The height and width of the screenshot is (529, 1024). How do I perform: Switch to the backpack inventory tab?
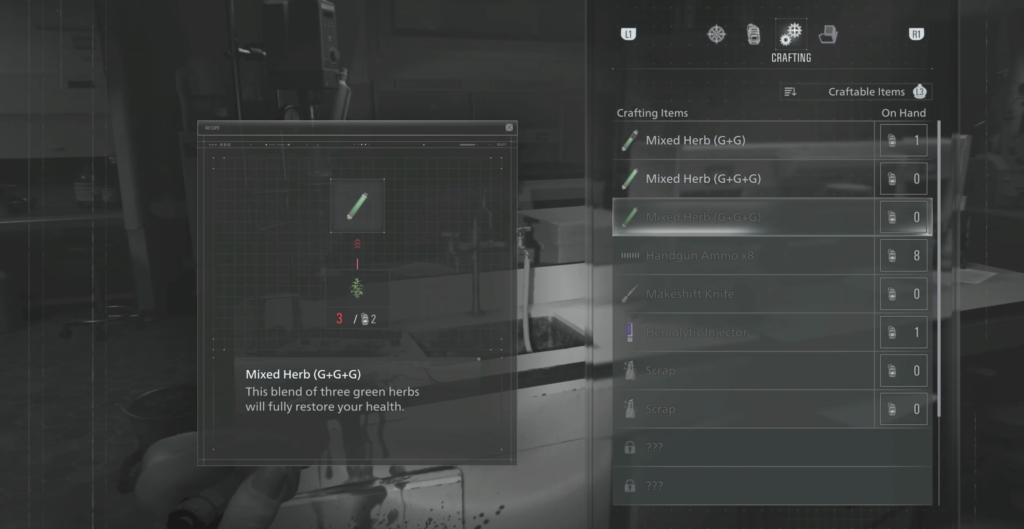click(x=754, y=34)
